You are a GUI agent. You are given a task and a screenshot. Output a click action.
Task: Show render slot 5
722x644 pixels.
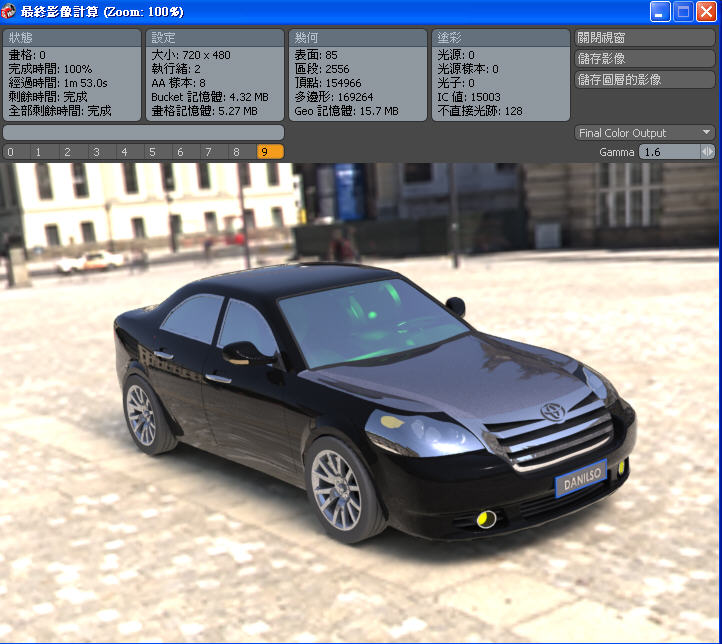[152, 152]
